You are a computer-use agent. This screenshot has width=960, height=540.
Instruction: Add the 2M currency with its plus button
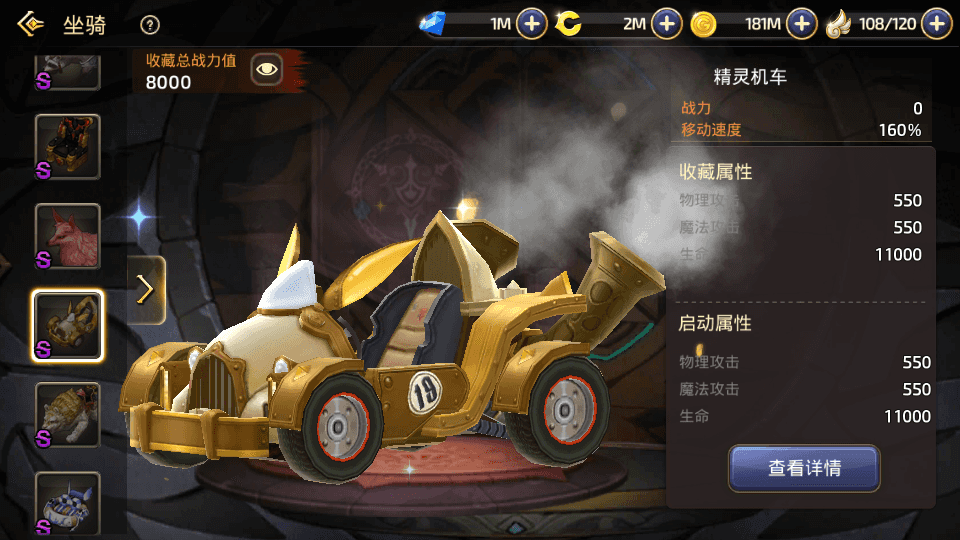point(667,23)
